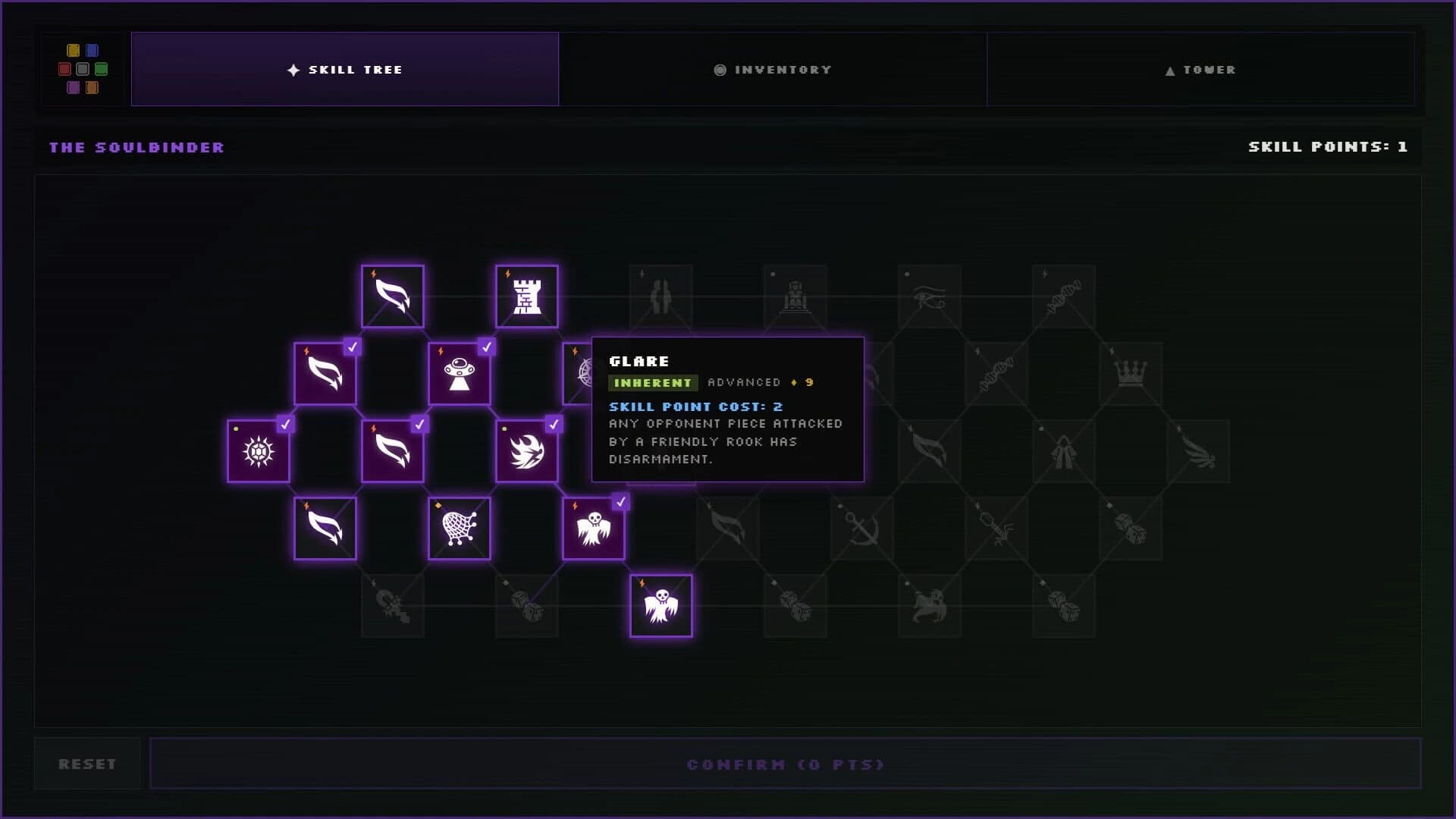The image size is (1456, 819).
Task: Switch to the Inventory tab
Action: (773, 69)
